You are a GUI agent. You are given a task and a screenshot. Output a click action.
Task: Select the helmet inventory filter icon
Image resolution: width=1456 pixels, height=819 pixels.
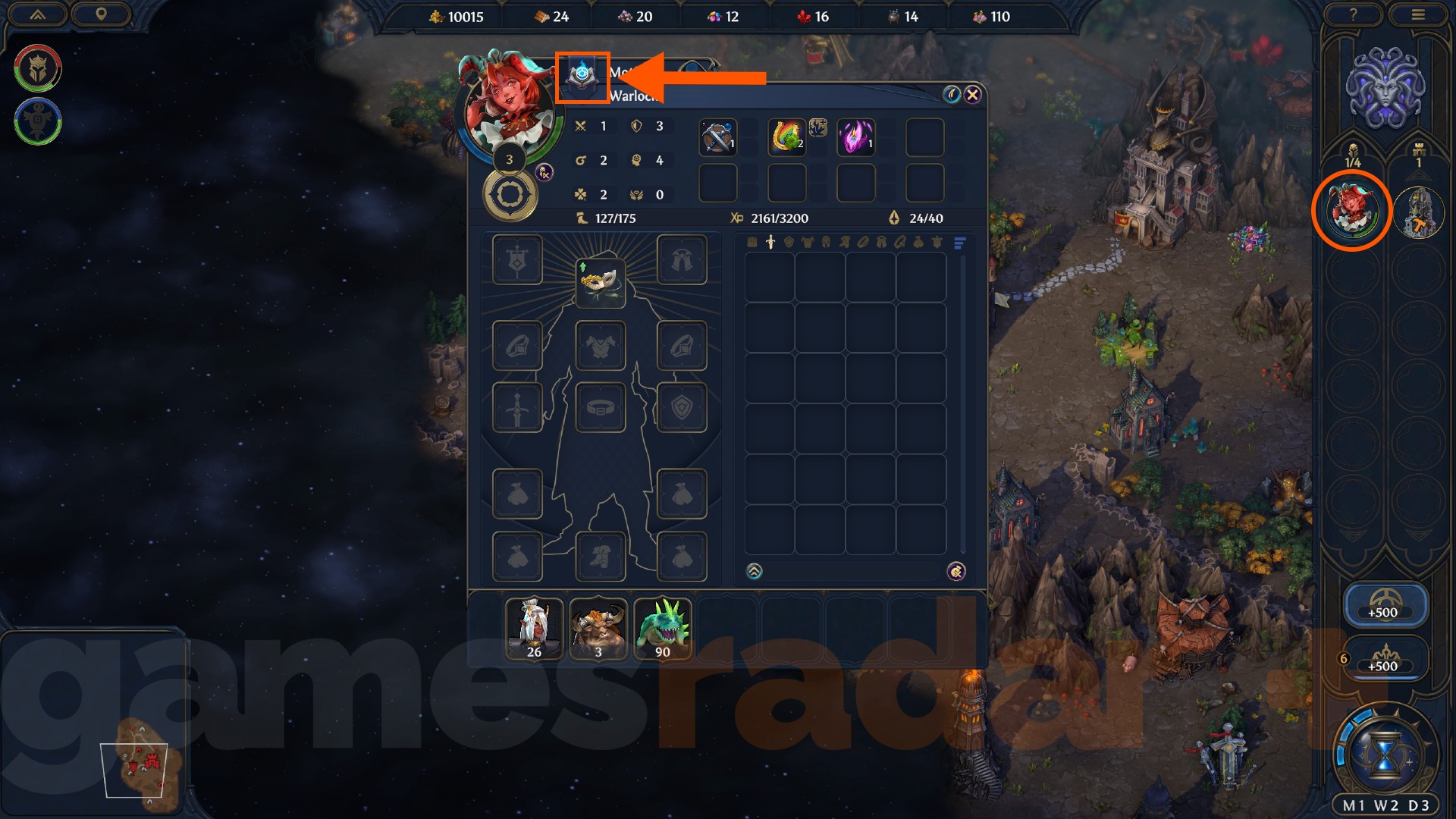[x=827, y=243]
